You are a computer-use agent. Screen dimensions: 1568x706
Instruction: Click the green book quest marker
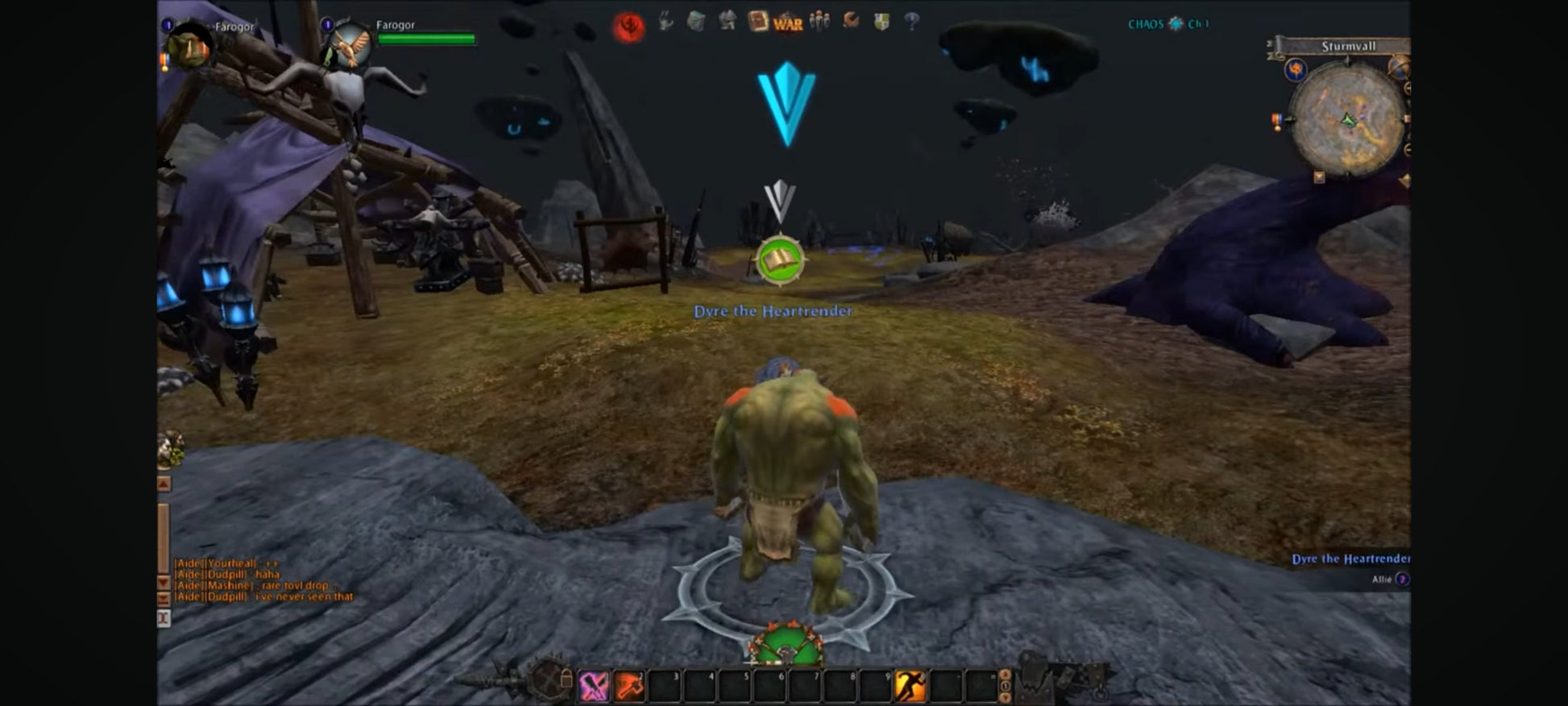click(x=780, y=260)
